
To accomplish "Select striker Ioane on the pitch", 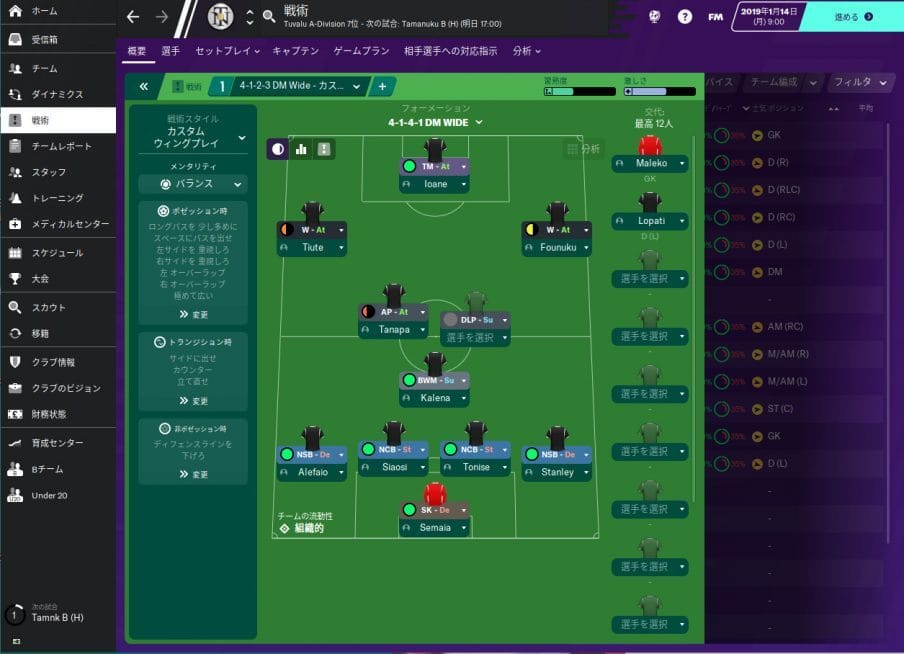I will pyautogui.click(x=436, y=184).
